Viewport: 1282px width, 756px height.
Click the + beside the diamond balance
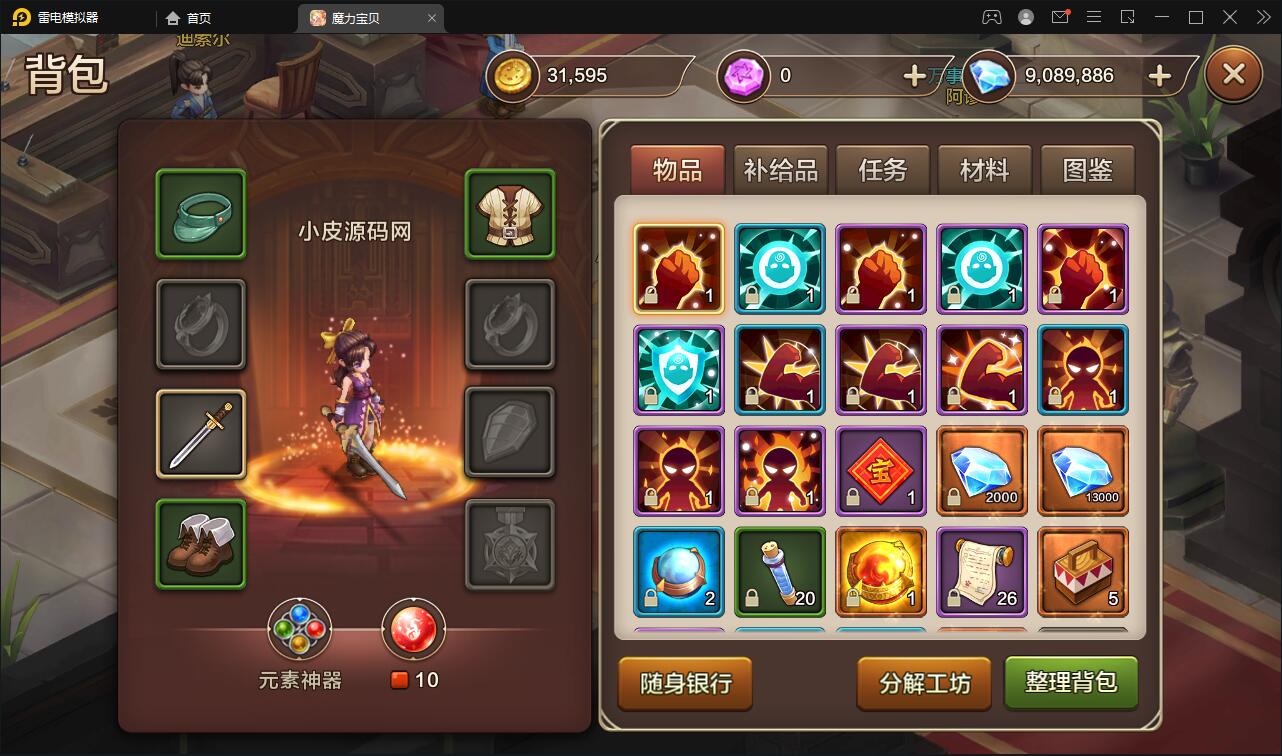[1158, 75]
